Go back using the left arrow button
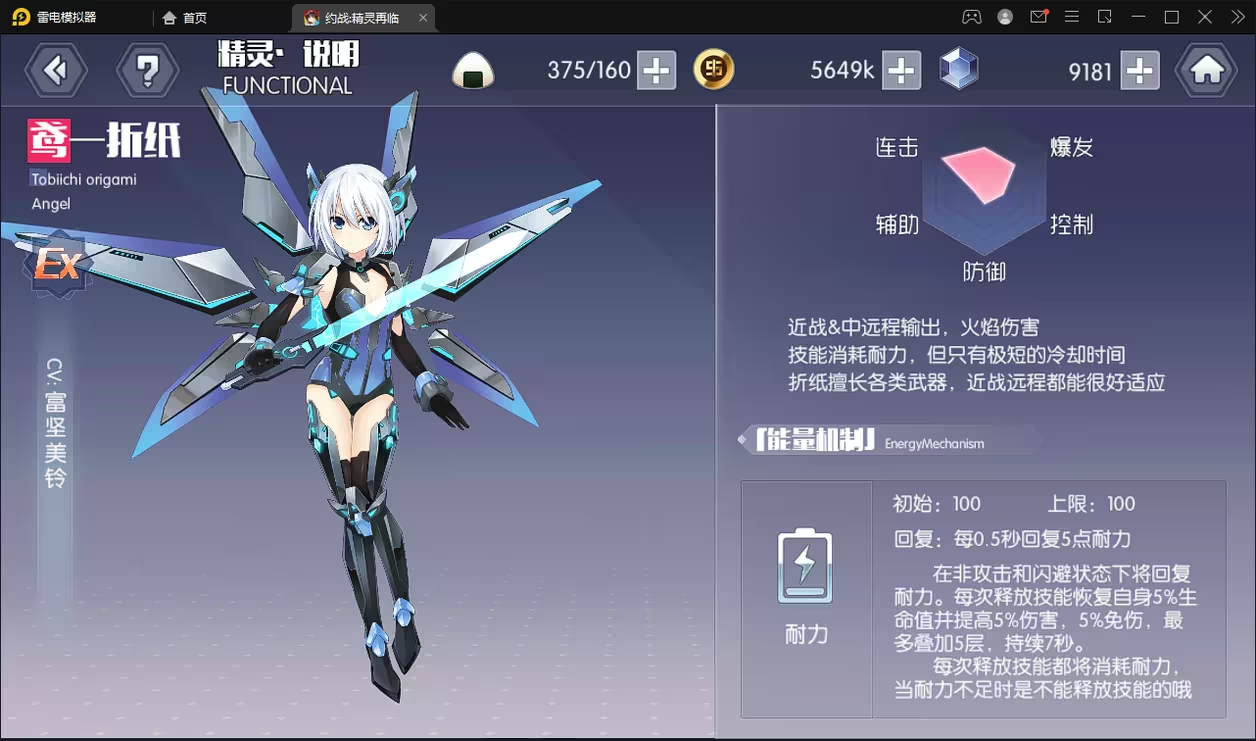1256x741 pixels. (x=56, y=70)
